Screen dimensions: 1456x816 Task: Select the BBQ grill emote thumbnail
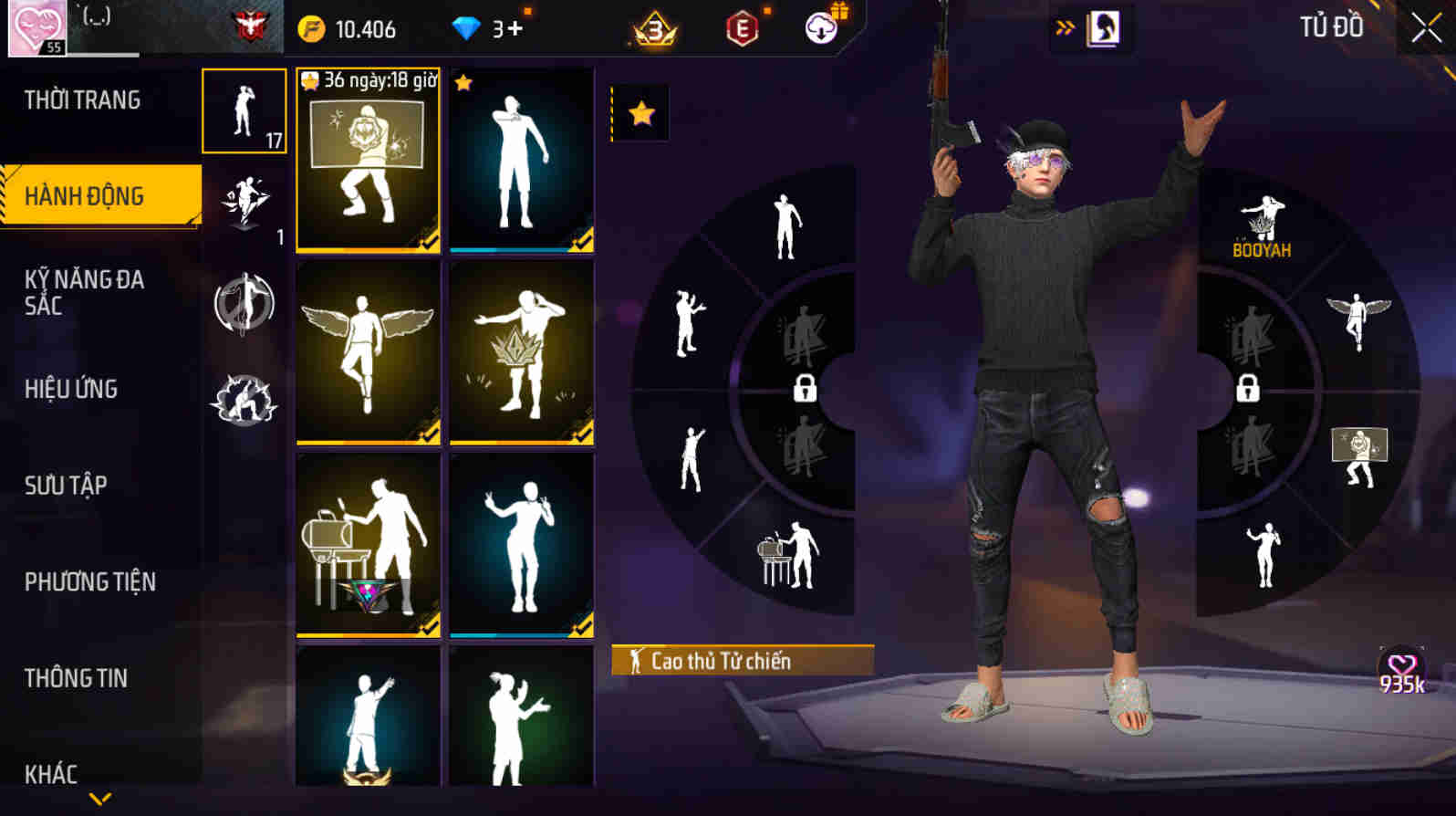click(x=366, y=543)
